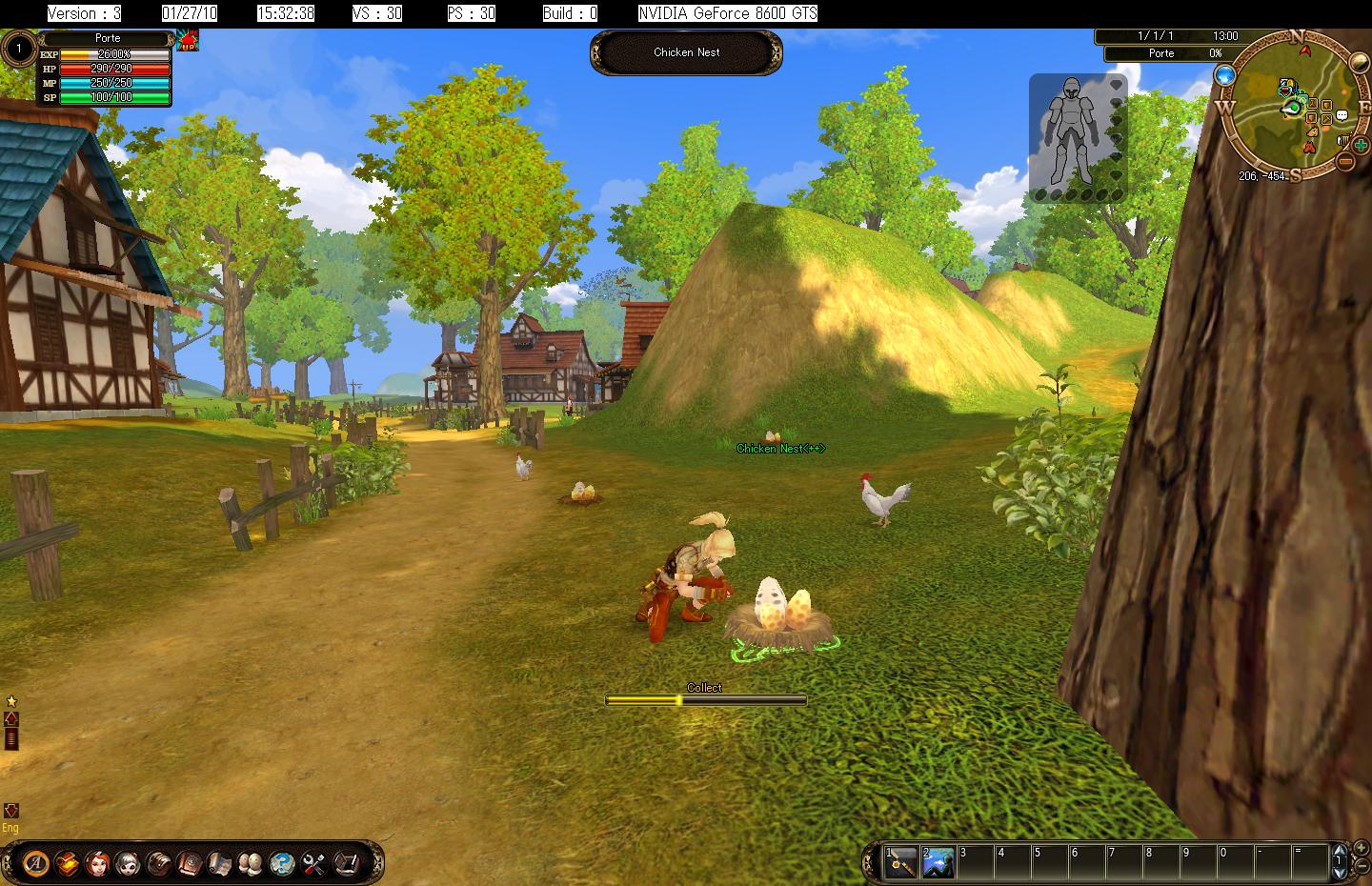Screen dimensions: 1372x886
Task: Open the brown book icon
Action: [x=190, y=863]
